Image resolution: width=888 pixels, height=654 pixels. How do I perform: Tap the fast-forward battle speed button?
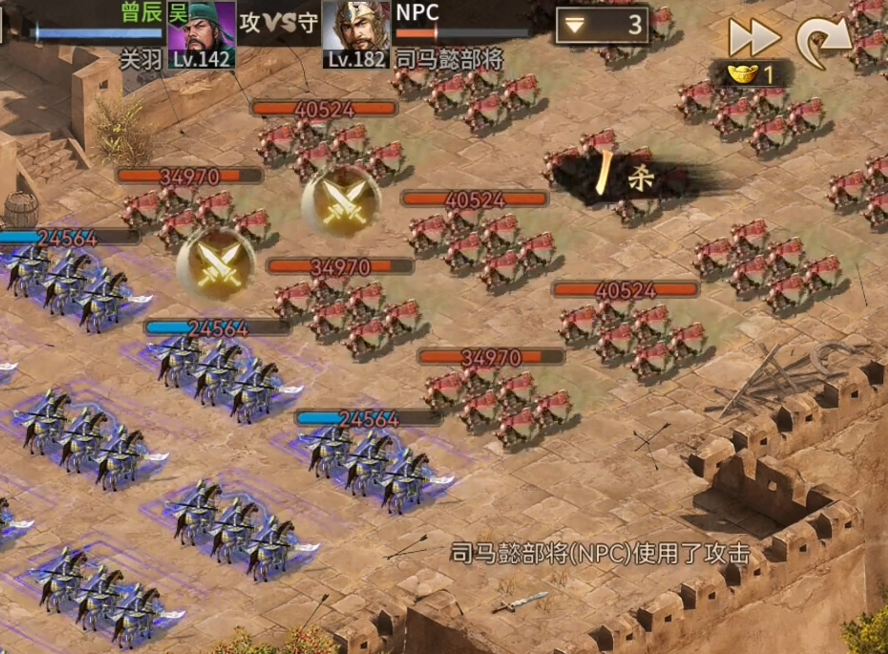(753, 37)
